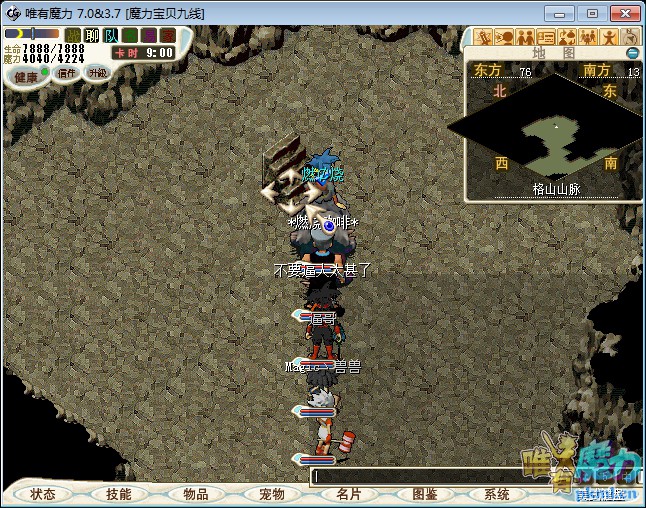Toggle the 家 family mode button
This screenshot has height=508, width=646.
pyautogui.click(x=168, y=35)
